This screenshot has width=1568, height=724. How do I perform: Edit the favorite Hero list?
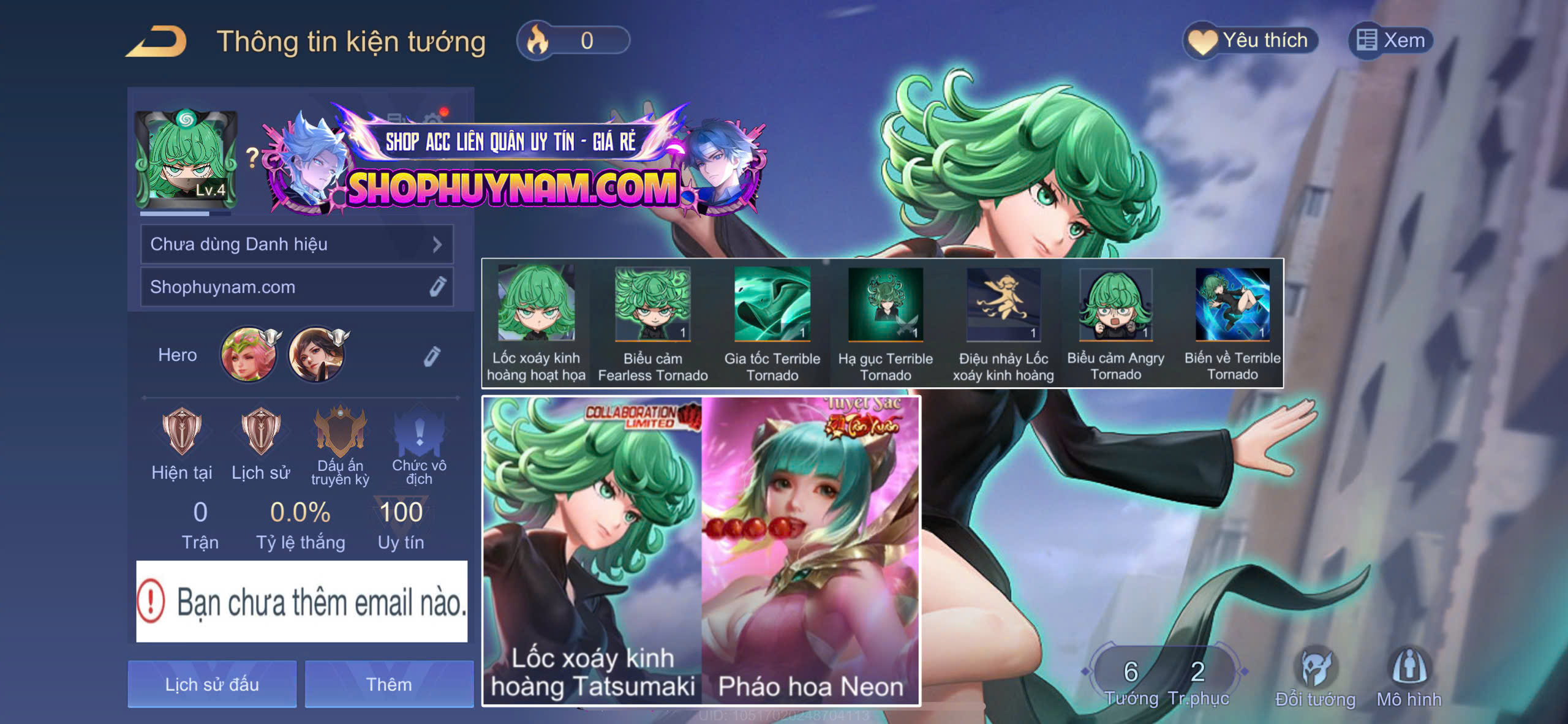[432, 356]
